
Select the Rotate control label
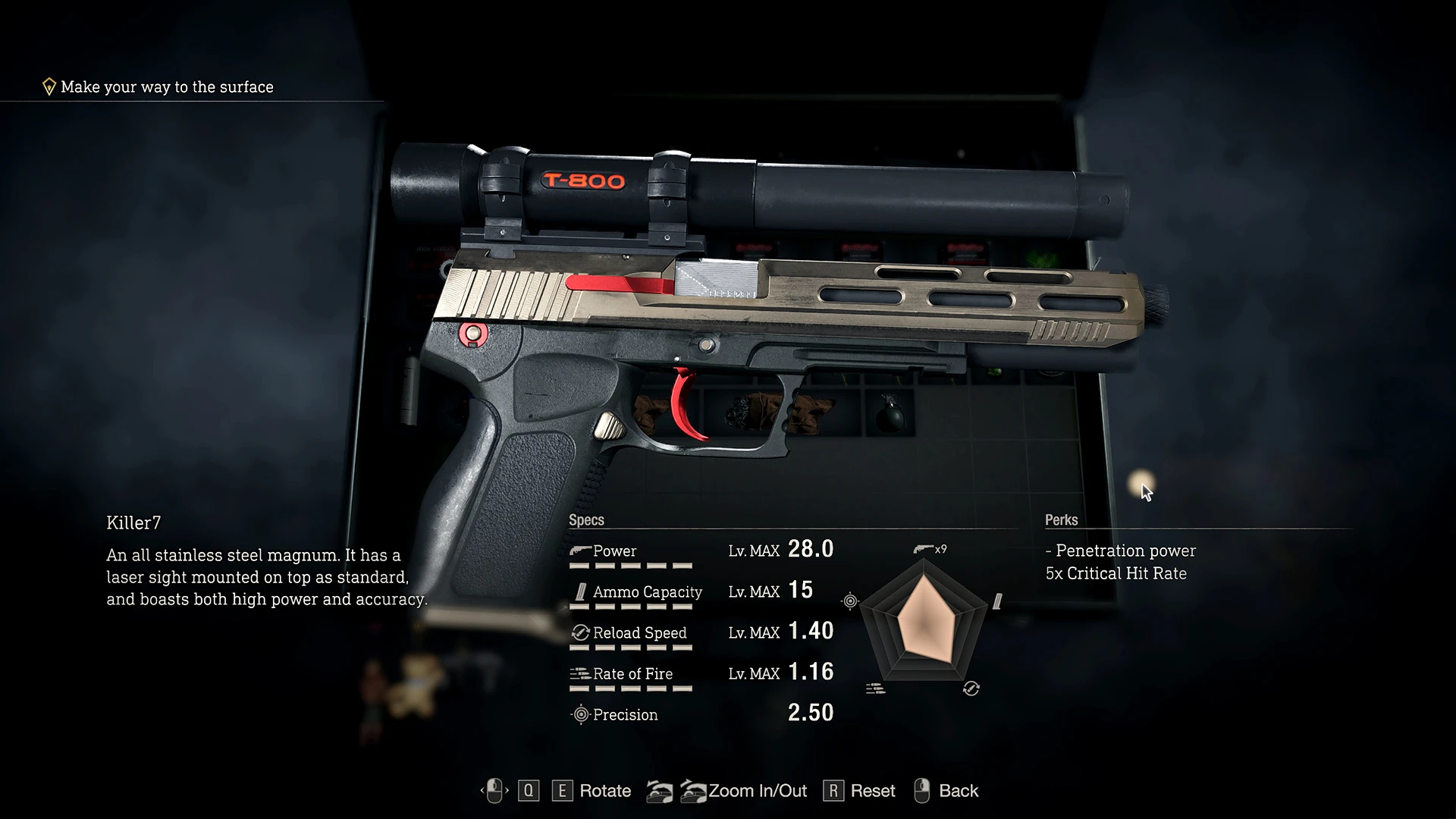click(x=604, y=791)
